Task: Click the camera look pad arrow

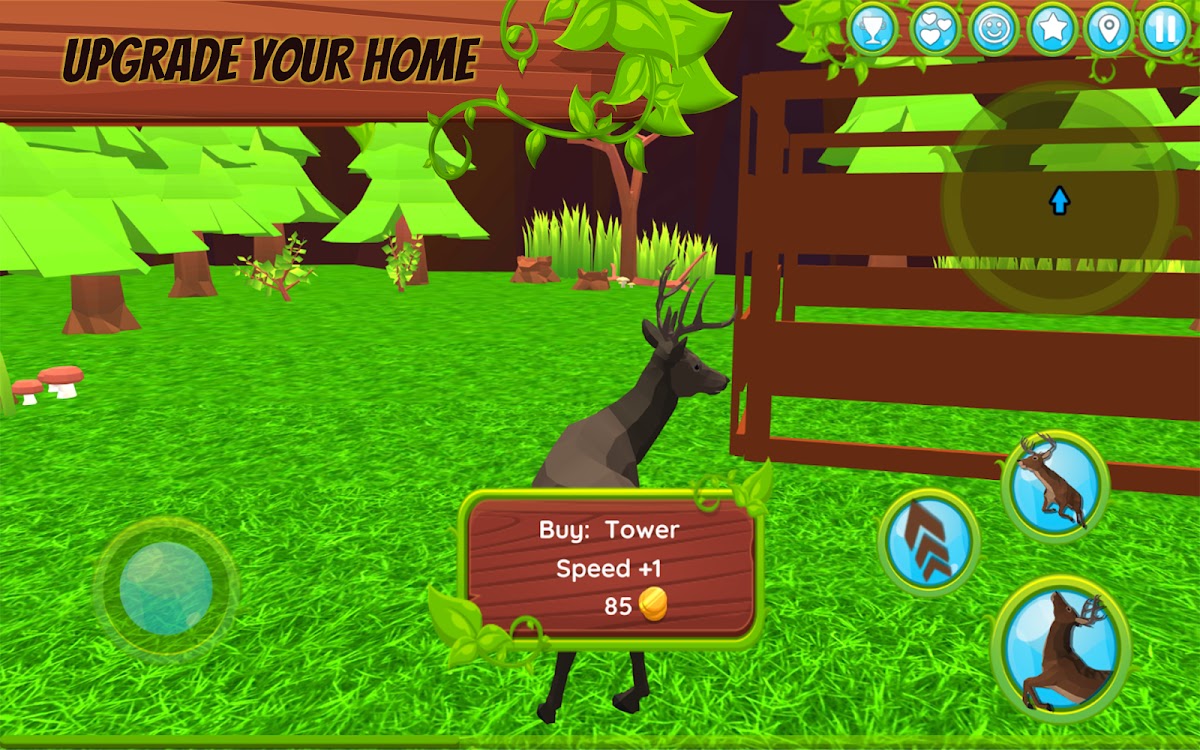Action: (1059, 202)
